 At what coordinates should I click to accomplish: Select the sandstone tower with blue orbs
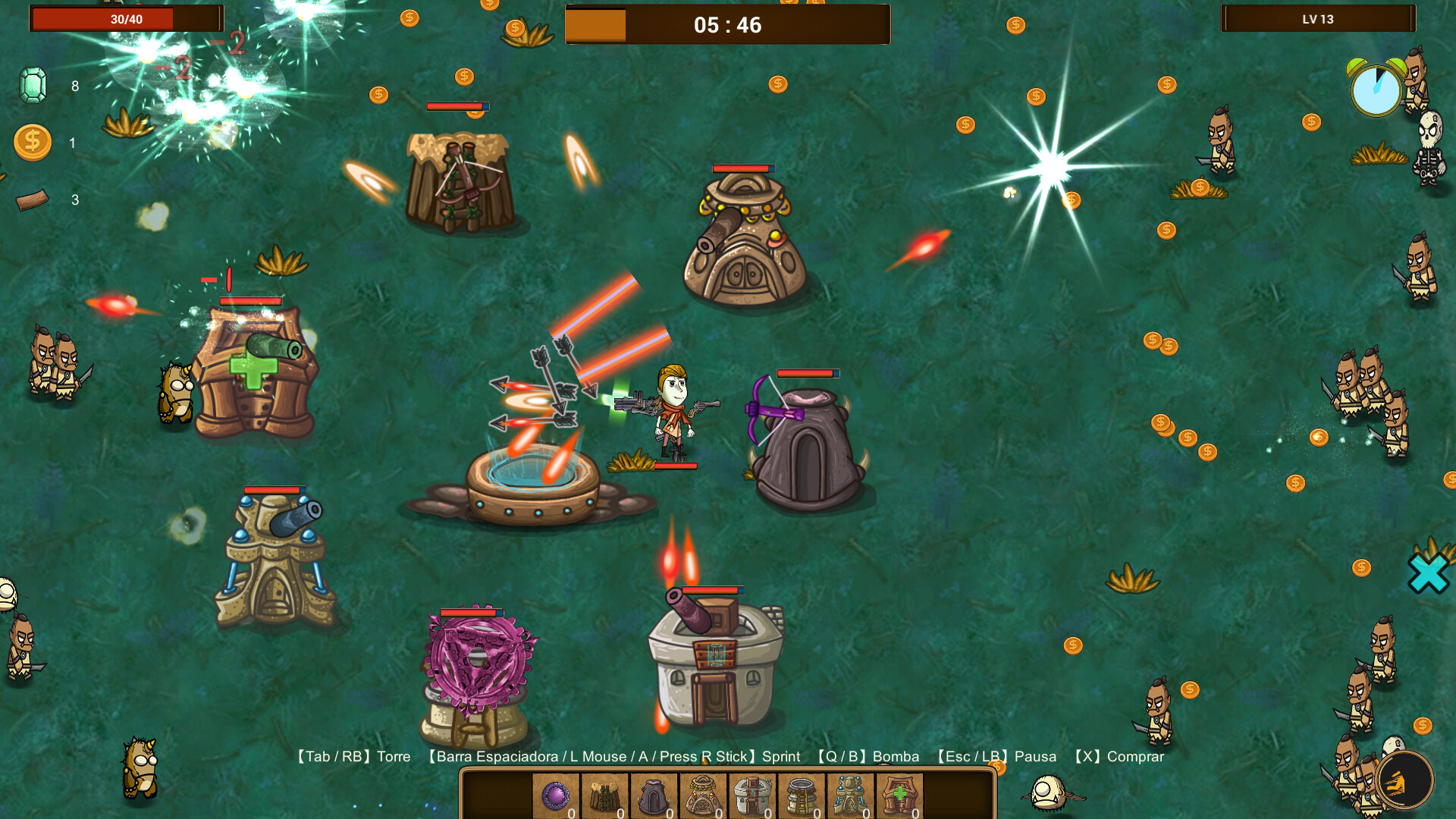[851, 796]
